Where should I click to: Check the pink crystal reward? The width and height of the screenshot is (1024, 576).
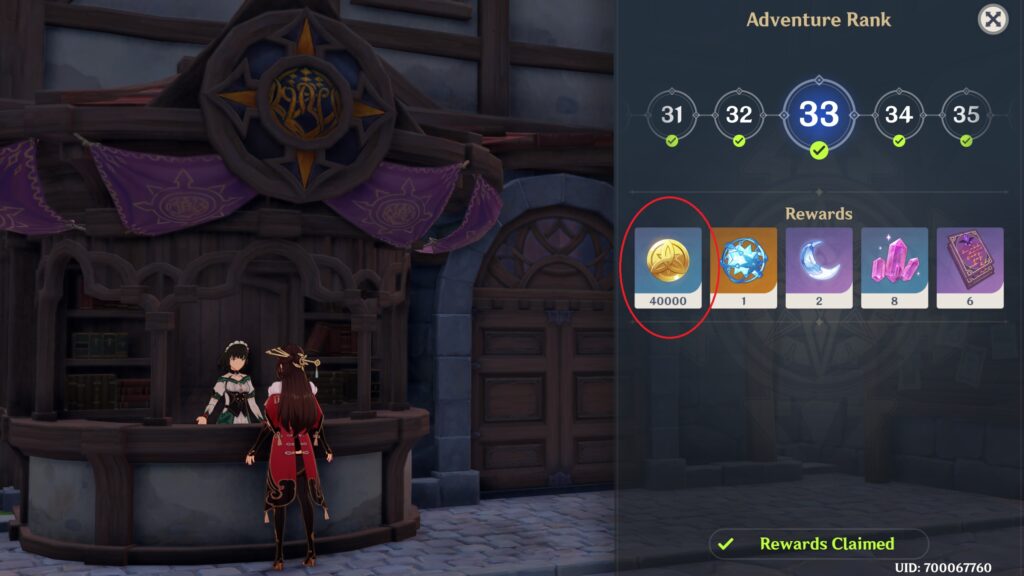894,267
